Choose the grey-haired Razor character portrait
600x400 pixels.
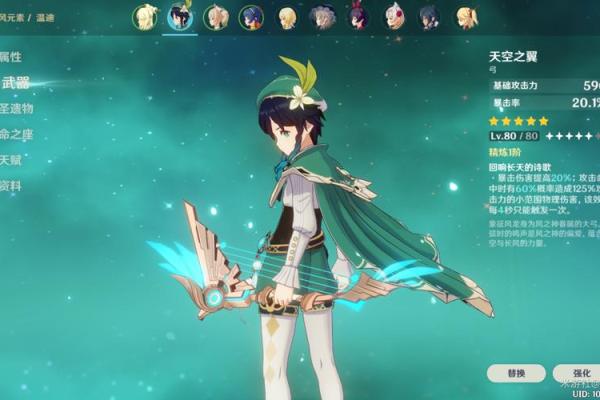pyautogui.click(x=323, y=17)
